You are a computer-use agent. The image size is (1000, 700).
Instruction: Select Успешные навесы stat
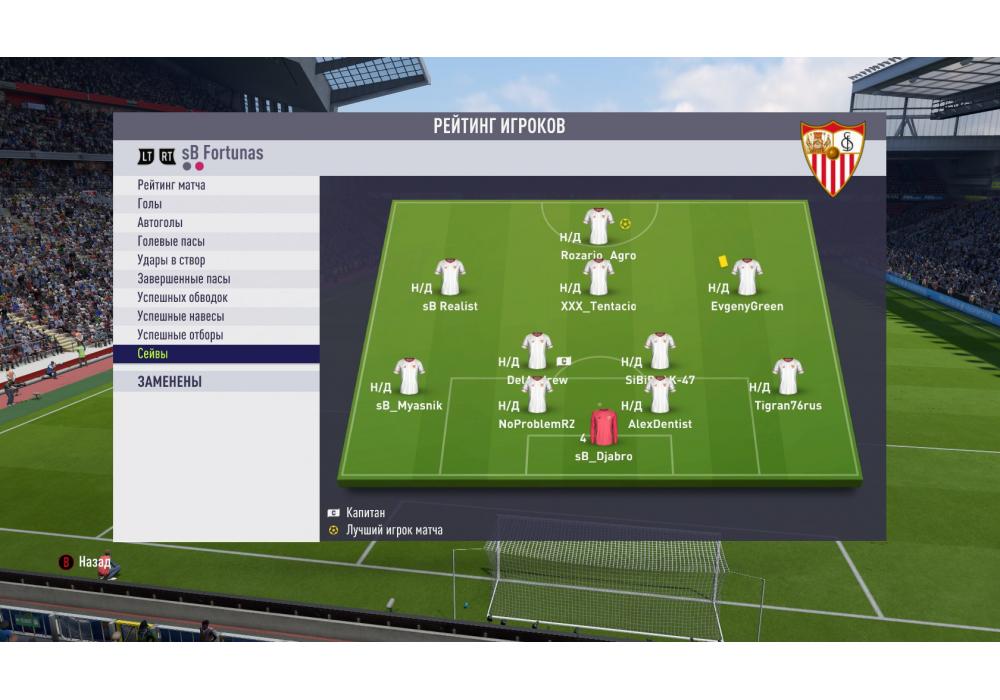[216, 317]
